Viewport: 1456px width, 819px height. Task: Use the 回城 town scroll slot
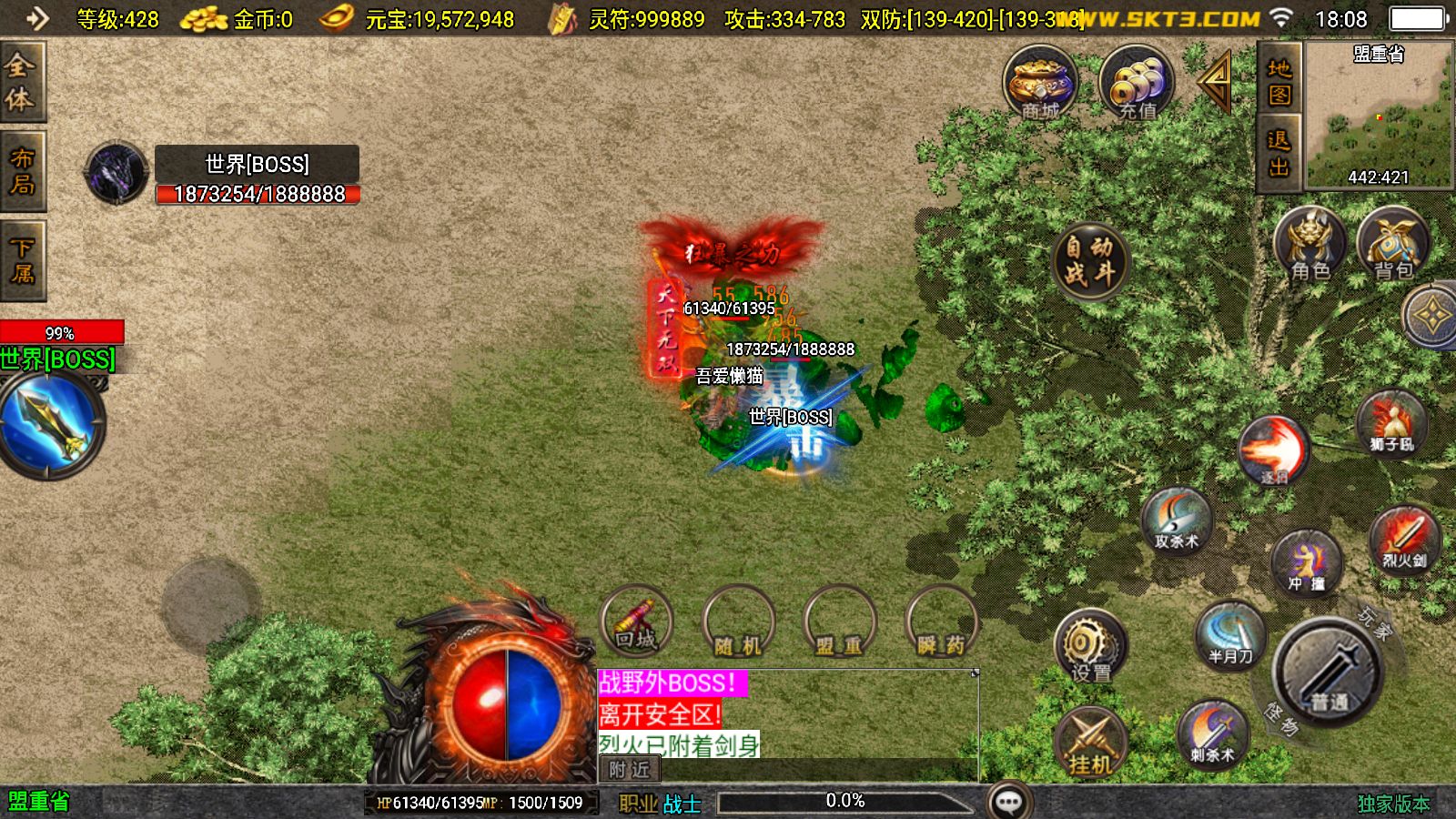[x=636, y=622]
